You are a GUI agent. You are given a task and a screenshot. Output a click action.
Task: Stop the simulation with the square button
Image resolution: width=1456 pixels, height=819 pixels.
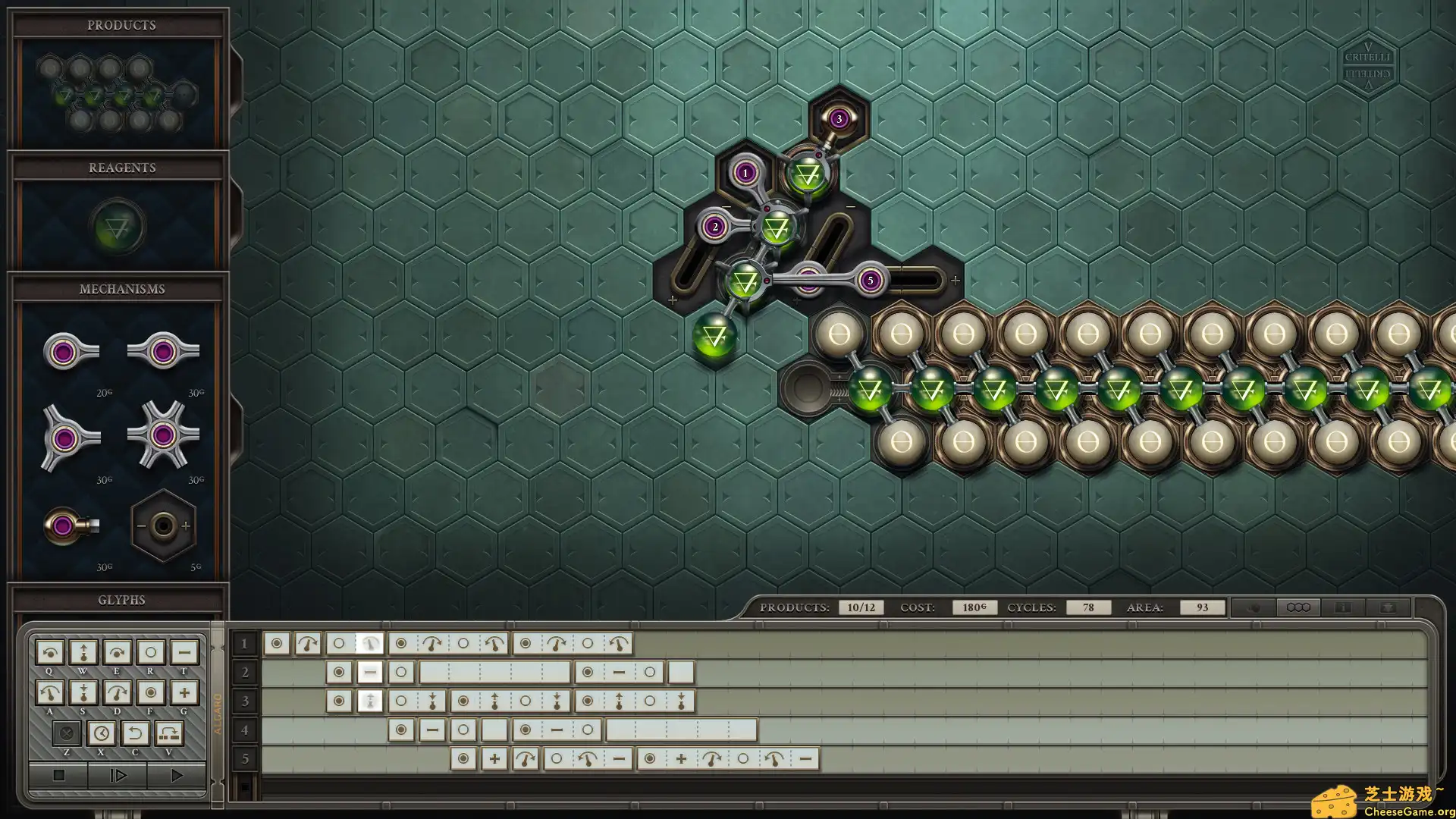click(58, 775)
